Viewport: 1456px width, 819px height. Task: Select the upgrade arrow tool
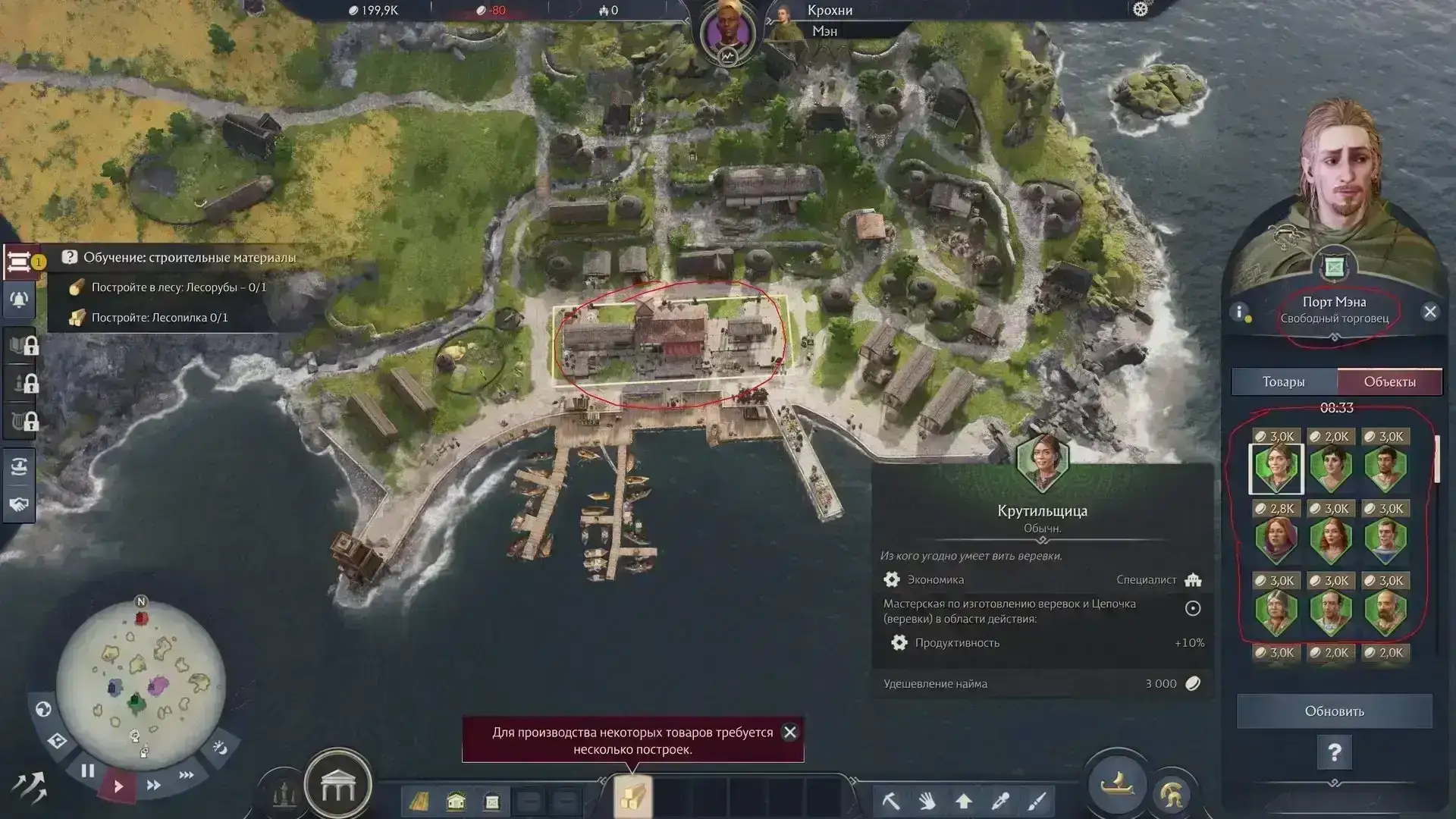964,800
